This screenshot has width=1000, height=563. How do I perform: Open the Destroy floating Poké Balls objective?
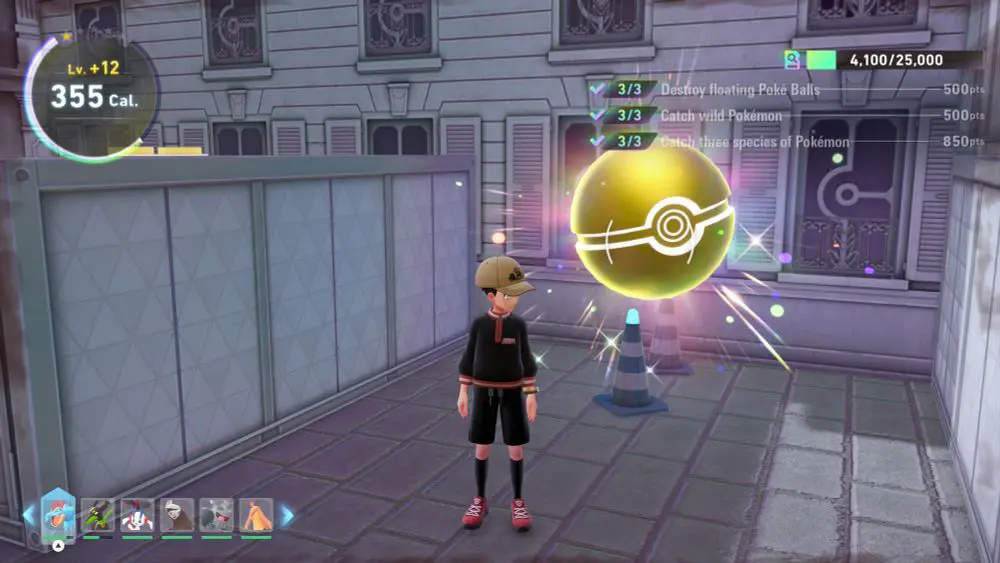740,90
